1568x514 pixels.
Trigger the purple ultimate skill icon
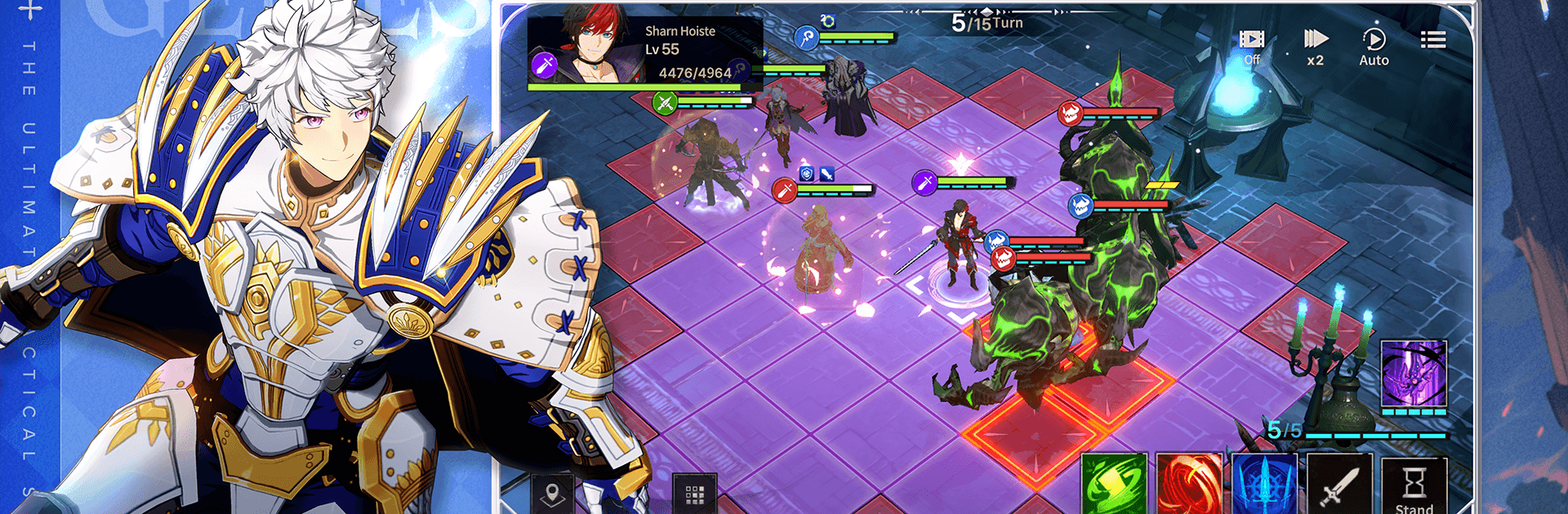point(1414,374)
